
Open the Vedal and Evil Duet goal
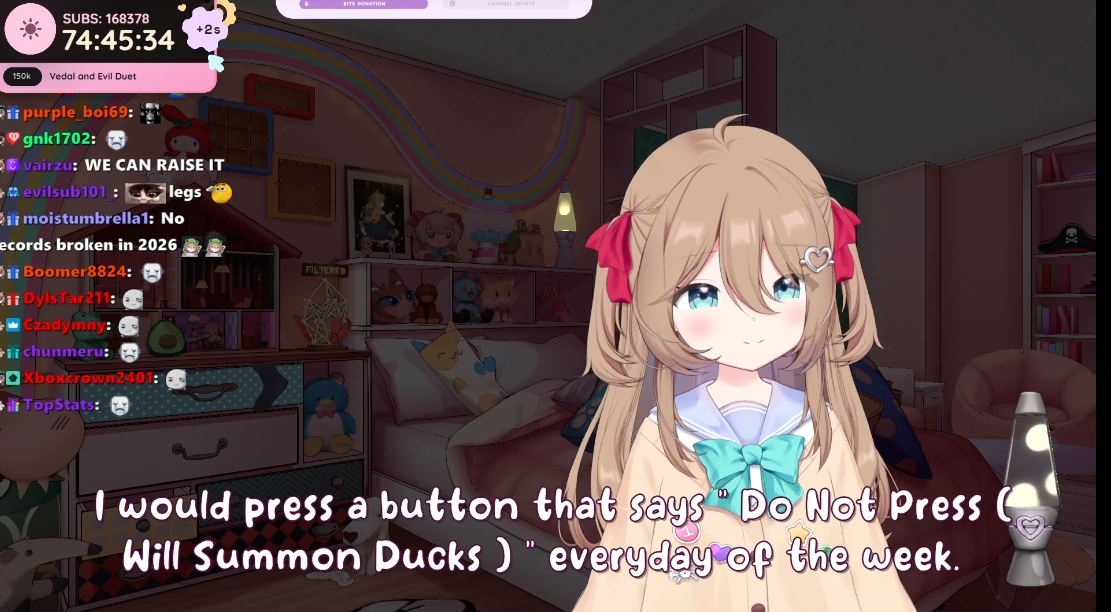92,76
